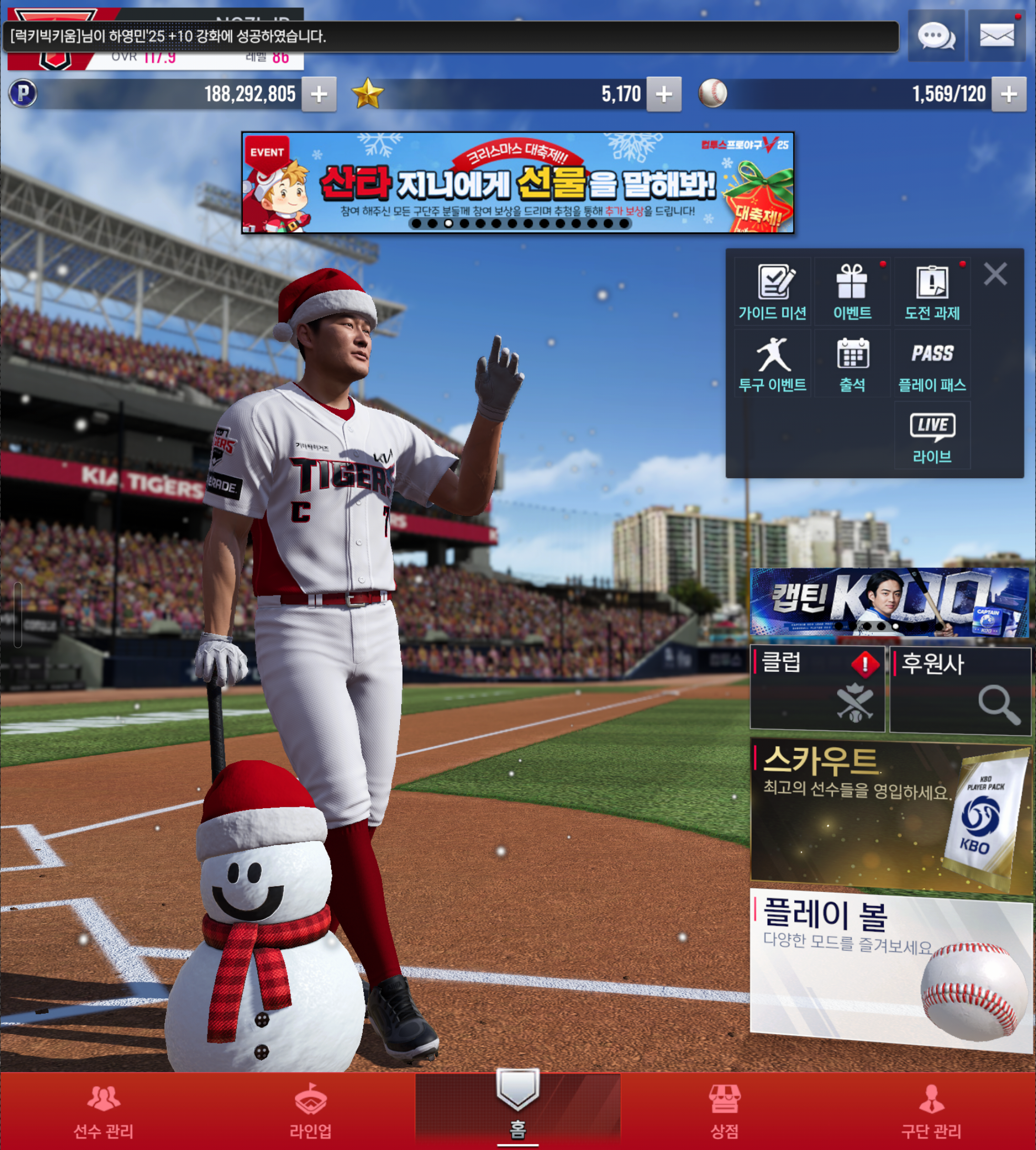Open the chat speech bubble icon
The width and height of the screenshot is (1036, 1150).
[x=936, y=36]
